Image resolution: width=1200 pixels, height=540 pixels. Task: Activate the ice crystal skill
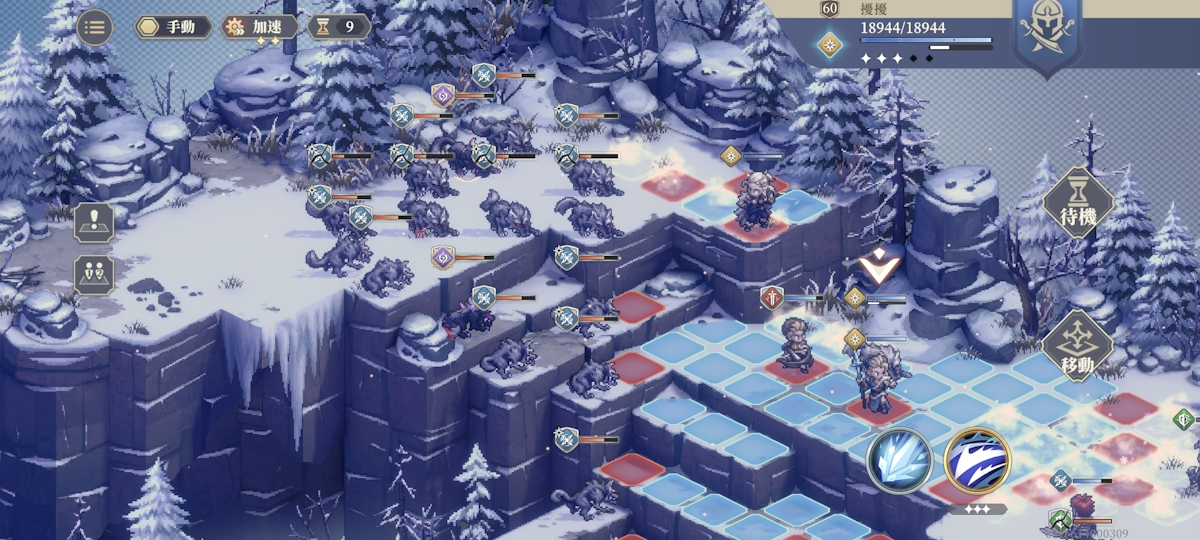pos(900,460)
